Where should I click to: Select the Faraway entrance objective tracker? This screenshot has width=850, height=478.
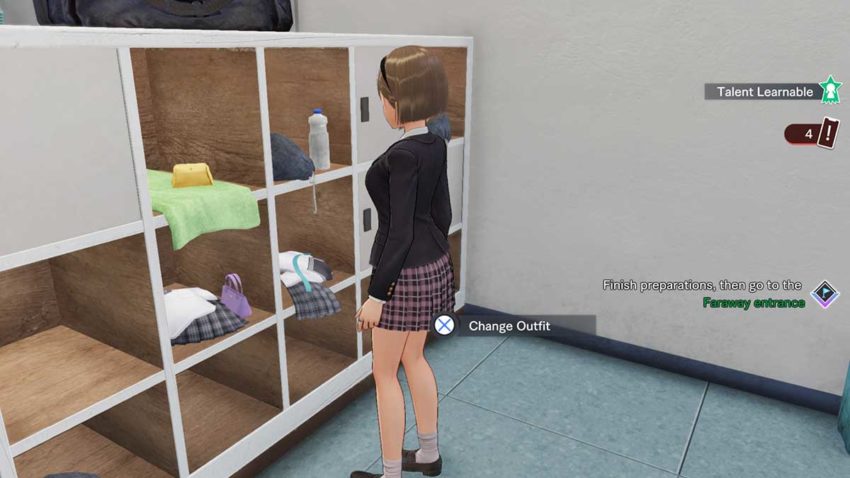[x=704, y=294]
